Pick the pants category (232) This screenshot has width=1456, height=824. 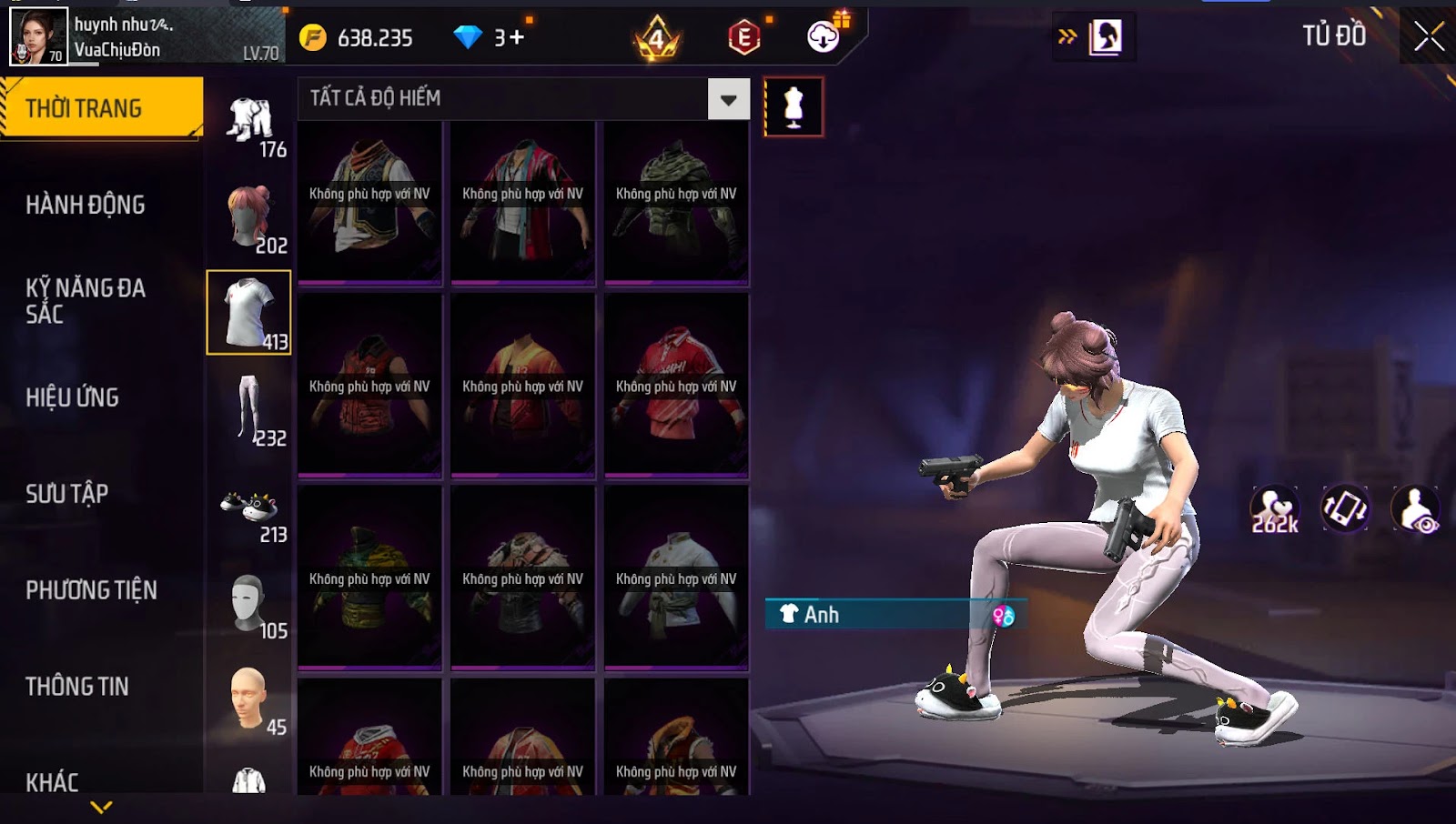tap(249, 408)
